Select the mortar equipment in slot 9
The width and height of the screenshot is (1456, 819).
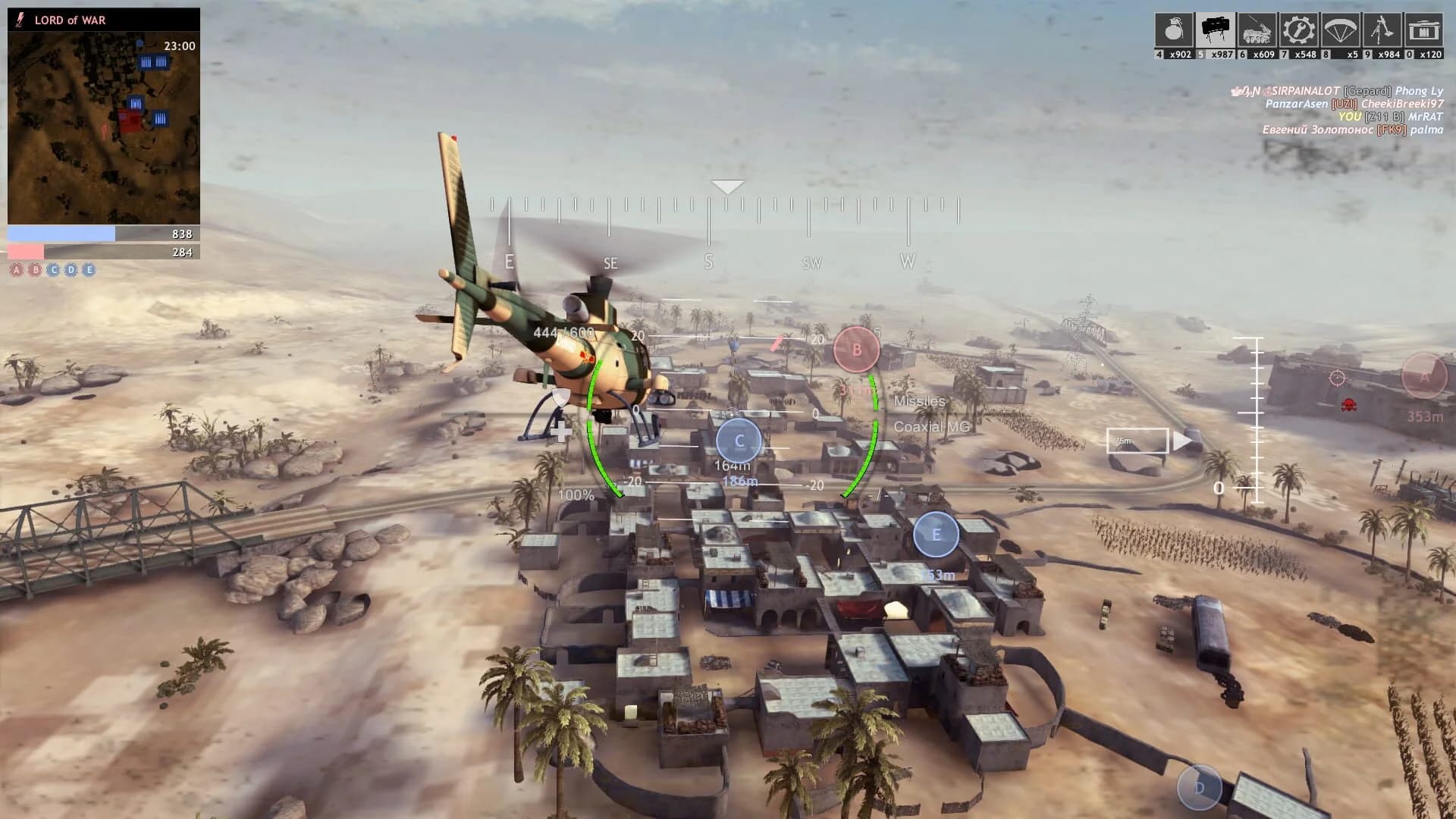[x=1382, y=30]
